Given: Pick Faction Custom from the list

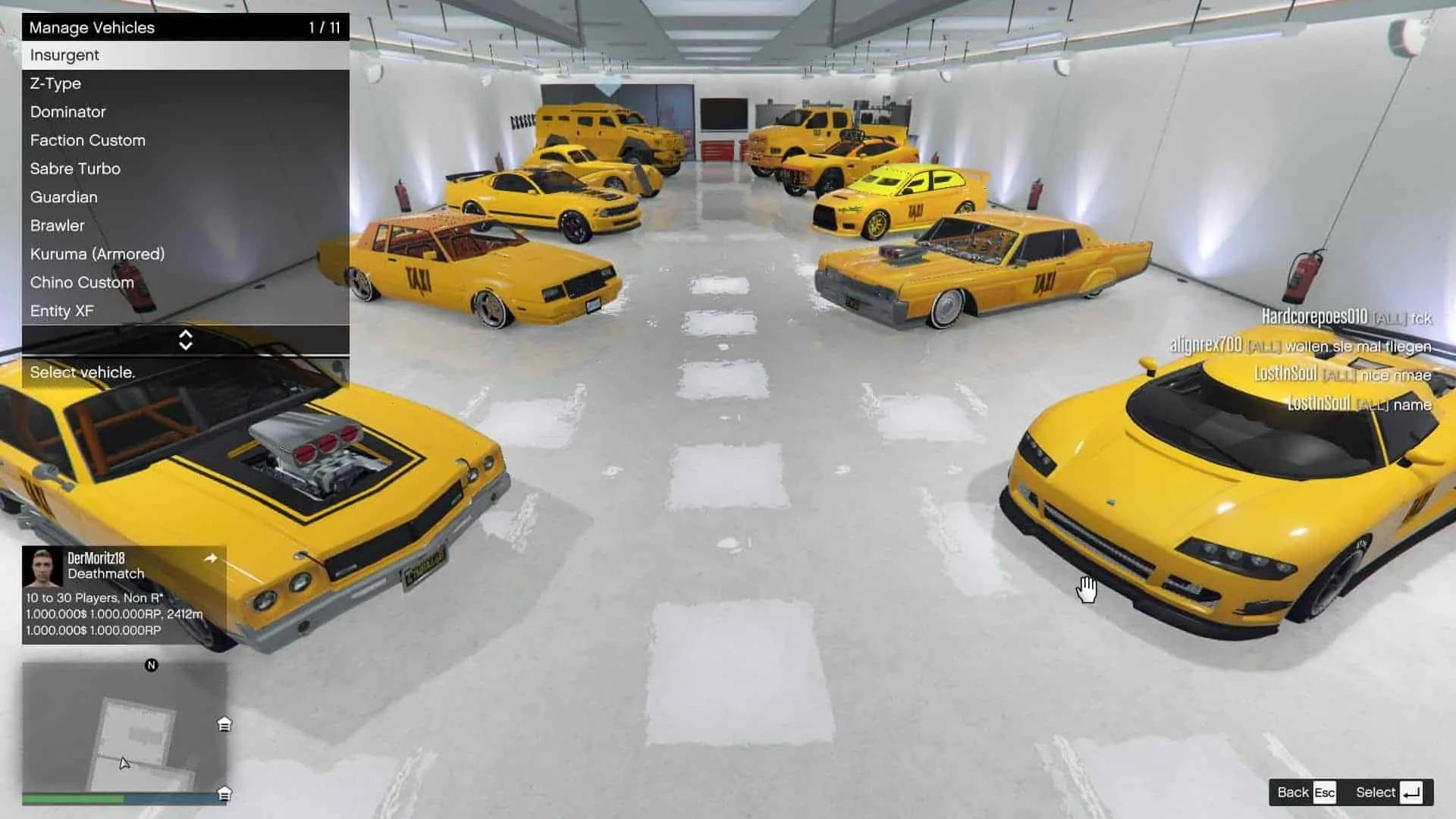Looking at the screenshot, I should (185, 140).
